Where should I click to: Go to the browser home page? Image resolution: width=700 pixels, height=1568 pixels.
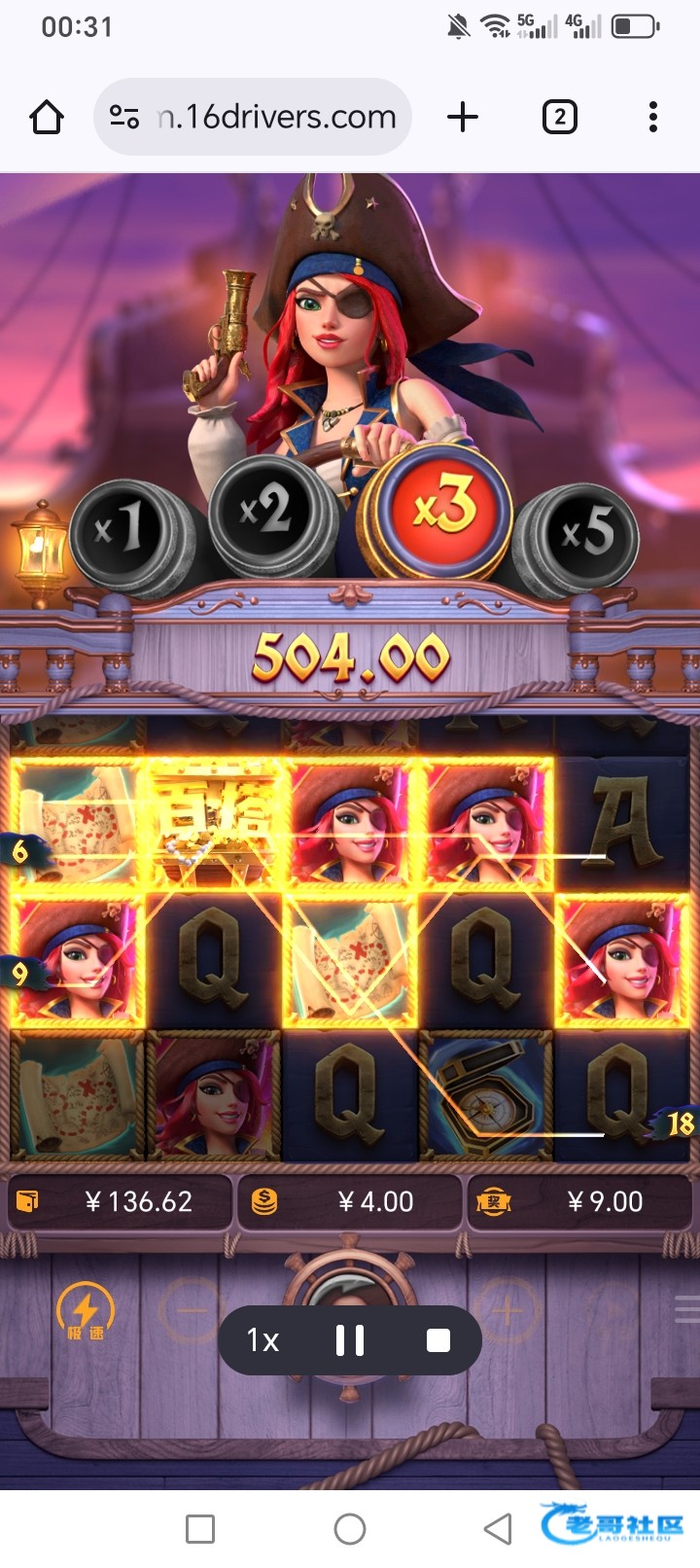click(47, 118)
